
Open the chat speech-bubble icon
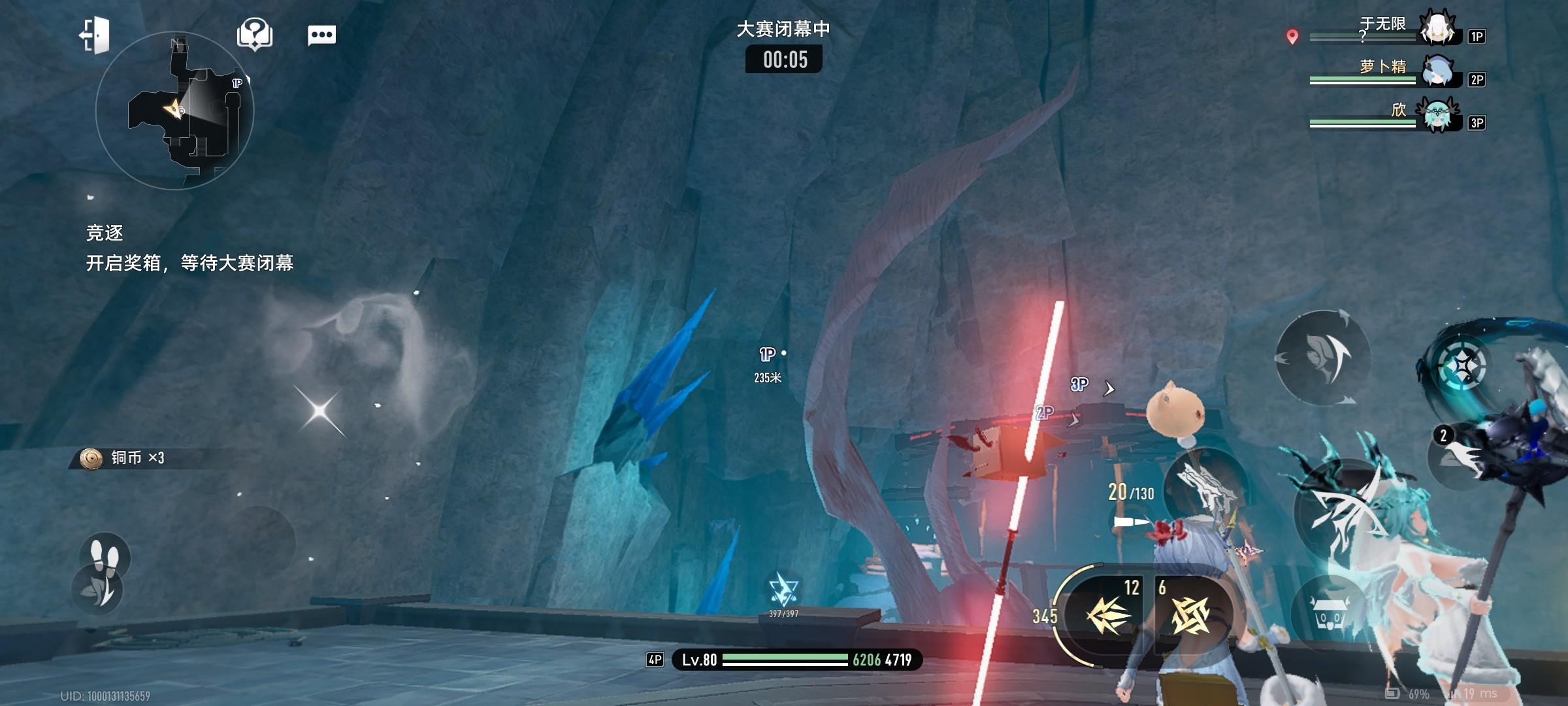point(321,35)
